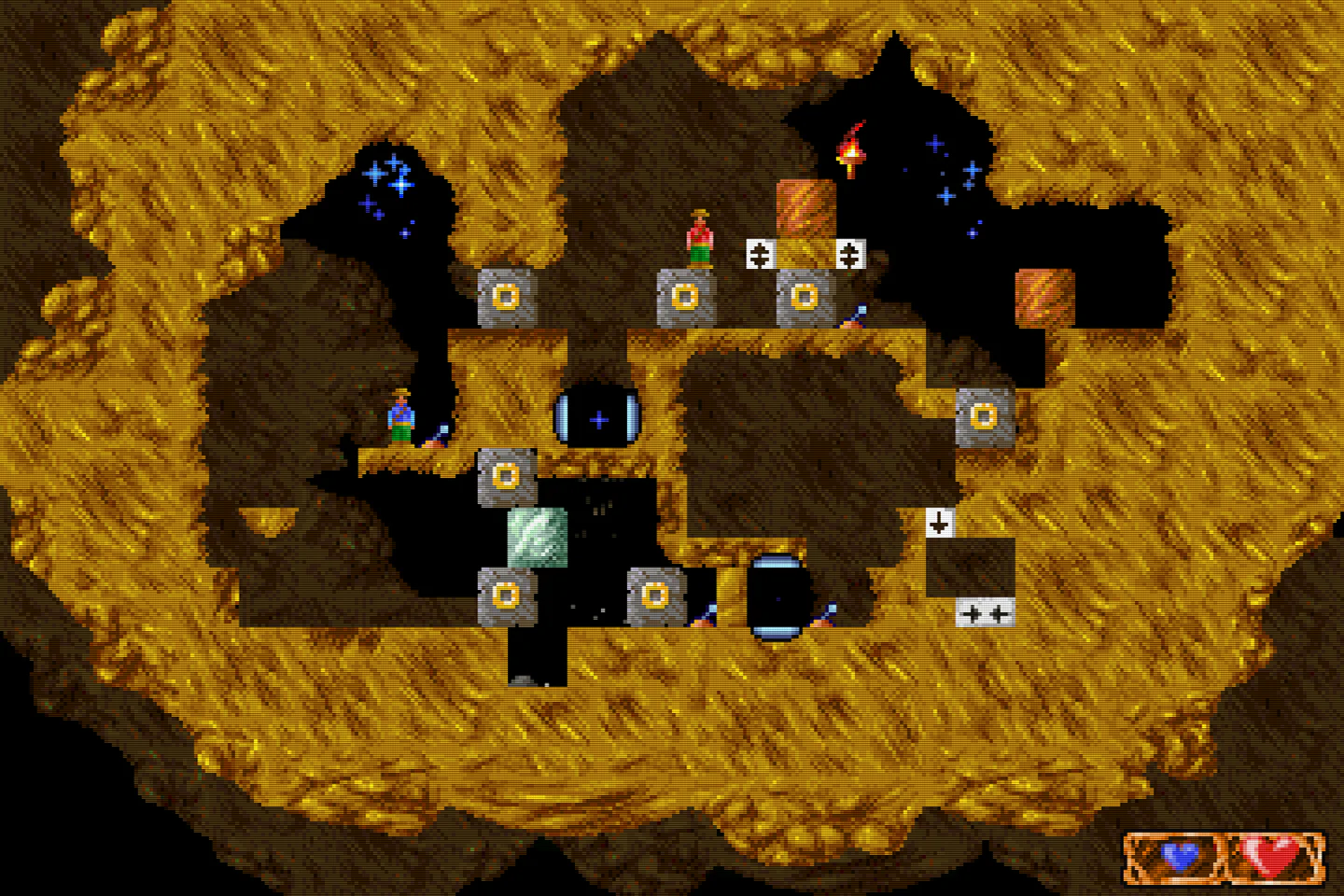The image size is (1344, 896).
Task: Select the blue heart character indicator
Action: coord(1179,855)
